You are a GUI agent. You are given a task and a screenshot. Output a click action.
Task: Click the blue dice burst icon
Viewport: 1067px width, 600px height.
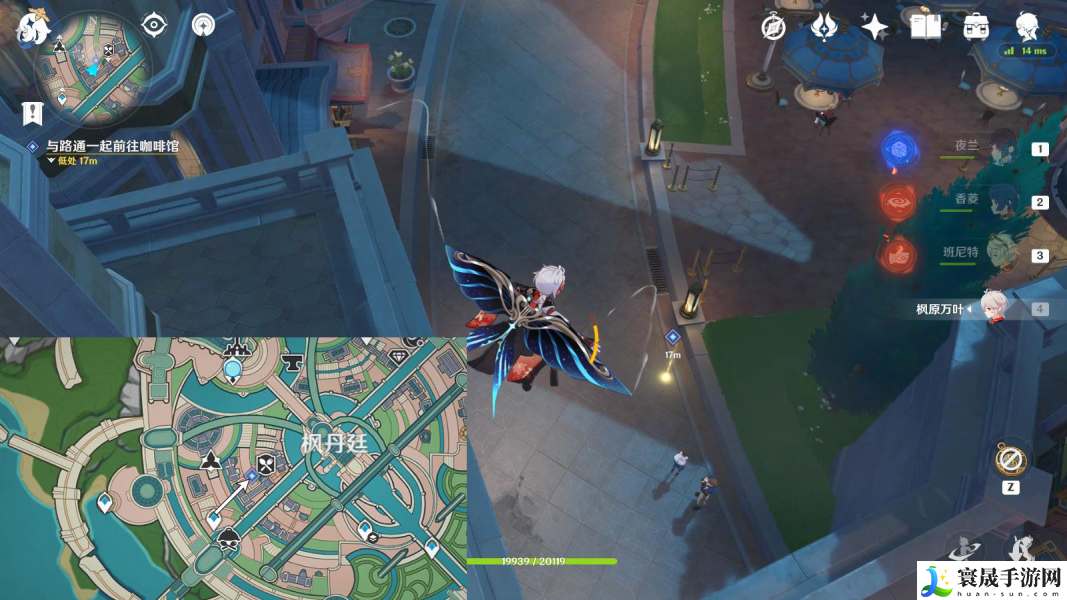click(897, 150)
